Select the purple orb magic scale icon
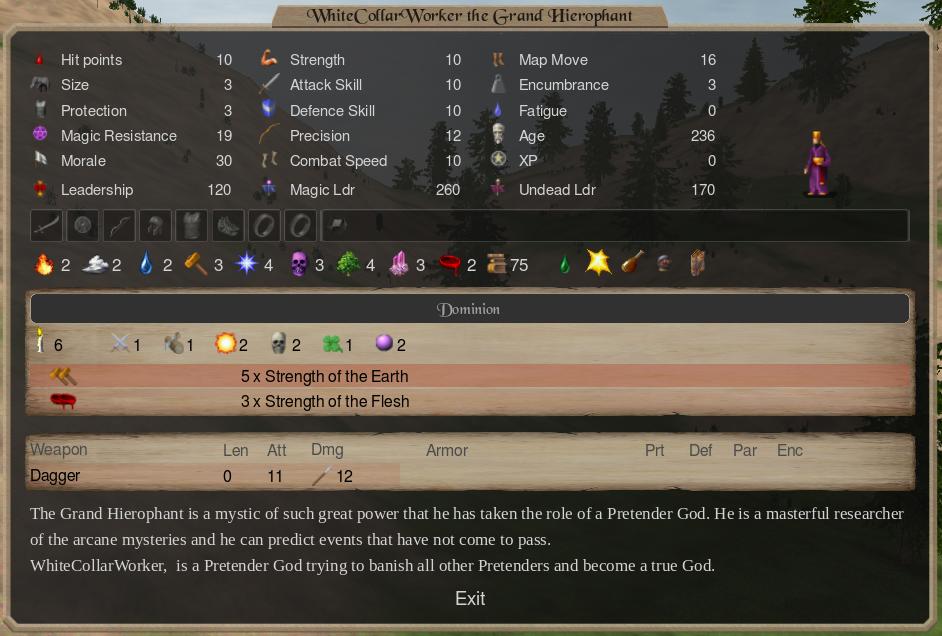This screenshot has width=942, height=636. (384, 344)
